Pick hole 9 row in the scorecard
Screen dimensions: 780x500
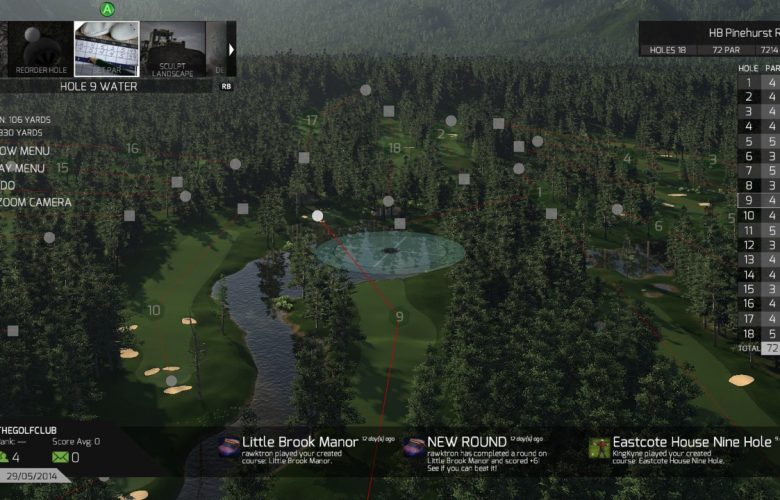(749, 201)
